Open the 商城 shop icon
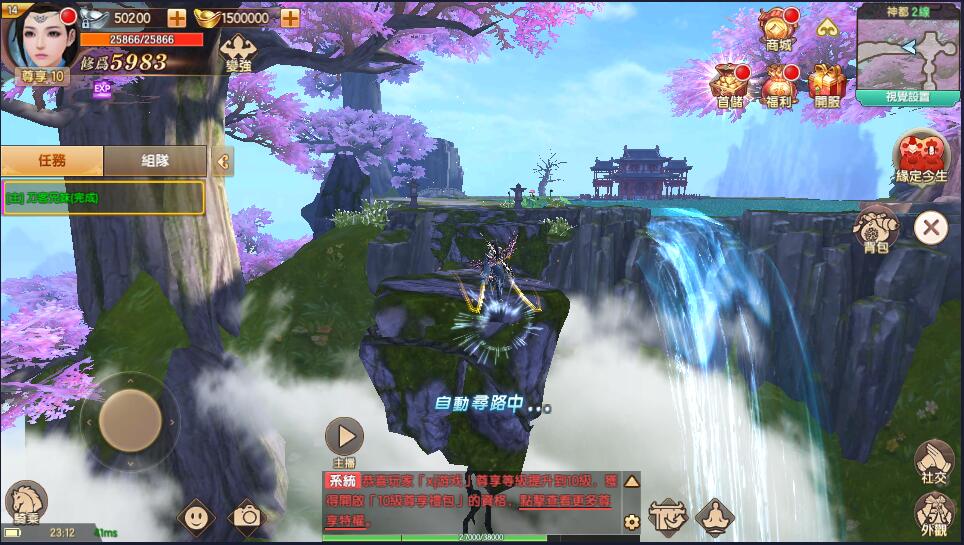This screenshot has height=545, width=964. (x=779, y=27)
